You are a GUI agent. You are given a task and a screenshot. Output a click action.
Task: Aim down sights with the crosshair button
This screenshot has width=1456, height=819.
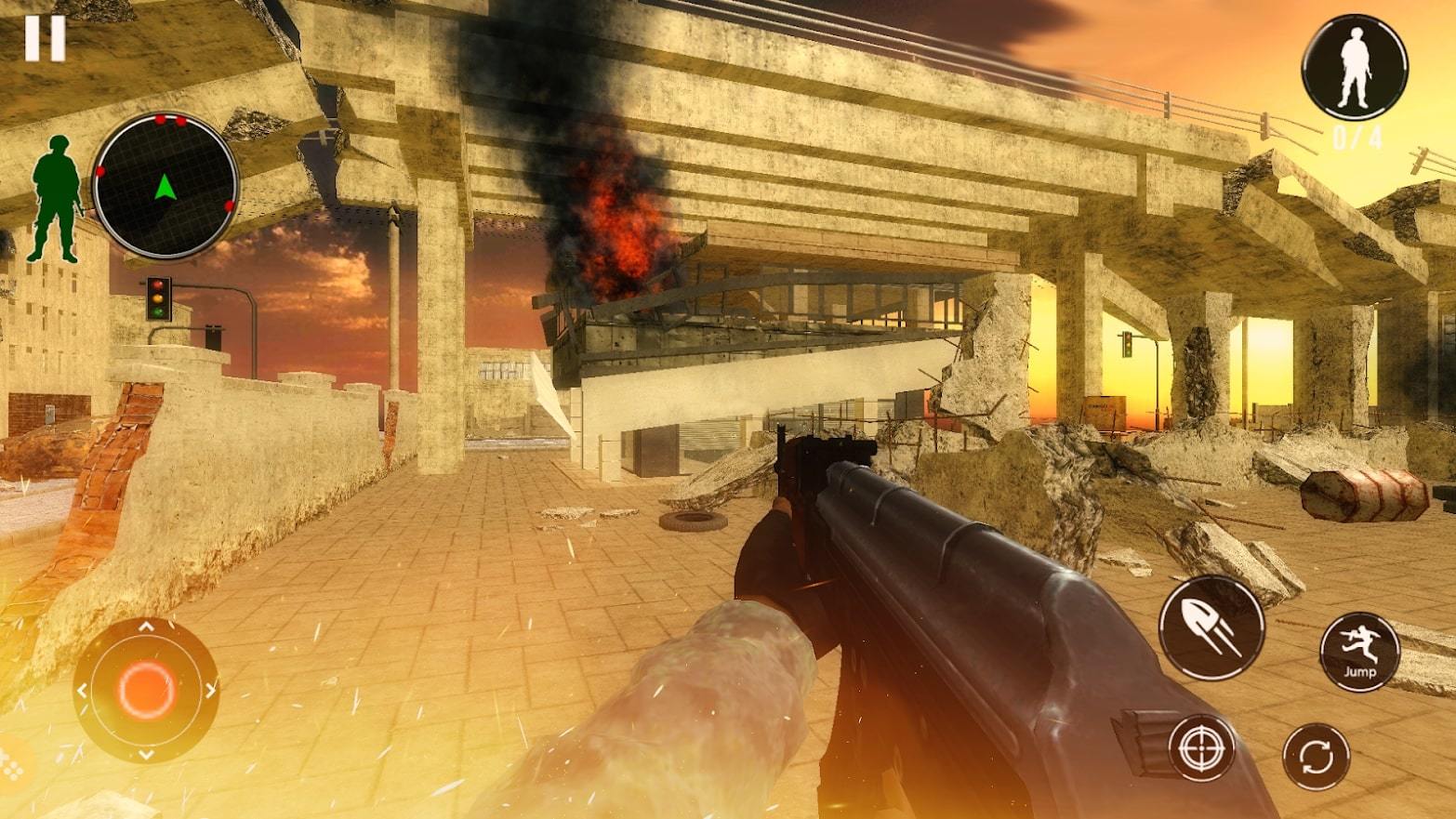1201,747
